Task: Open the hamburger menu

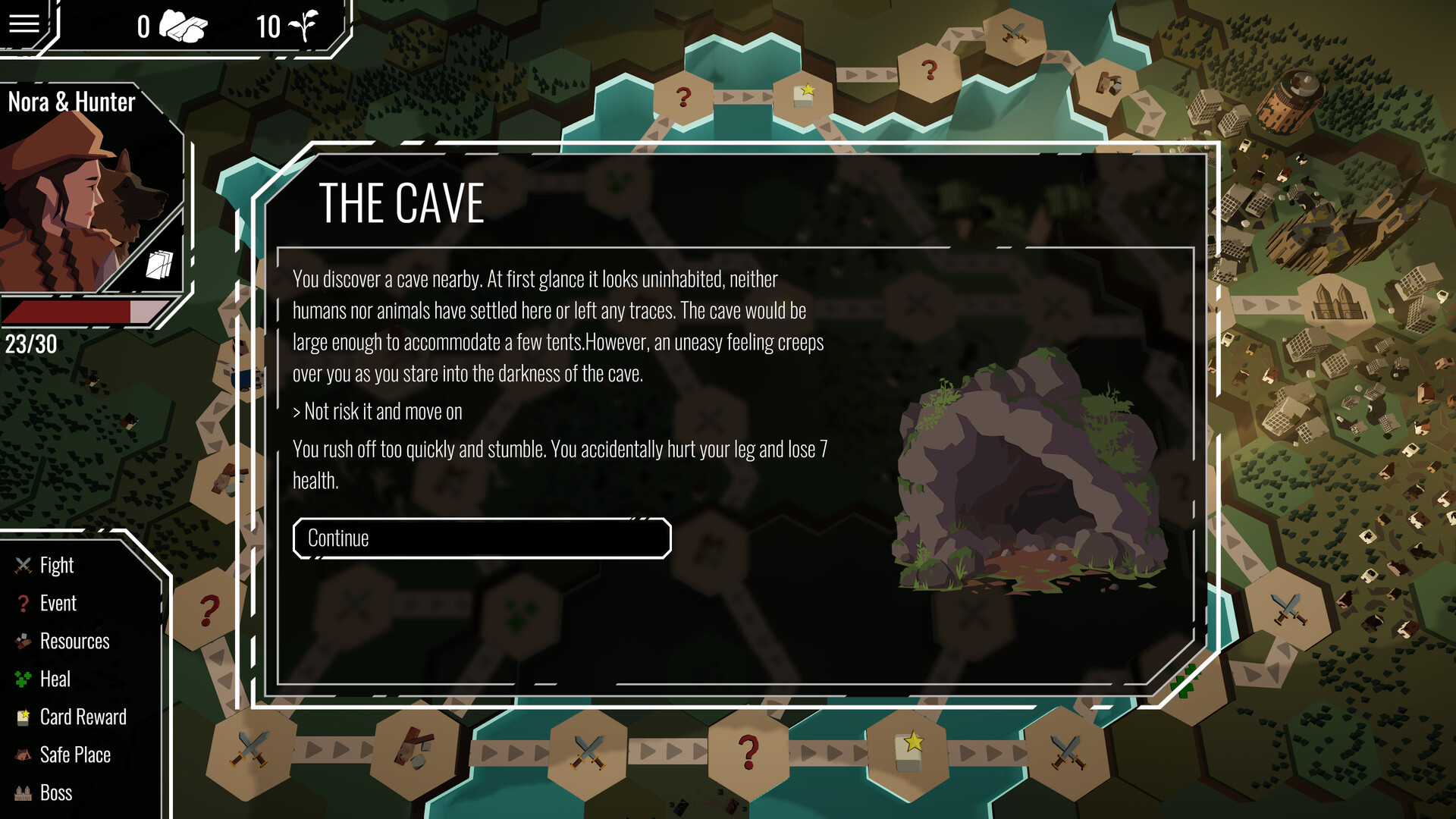Action: [24, 24]
